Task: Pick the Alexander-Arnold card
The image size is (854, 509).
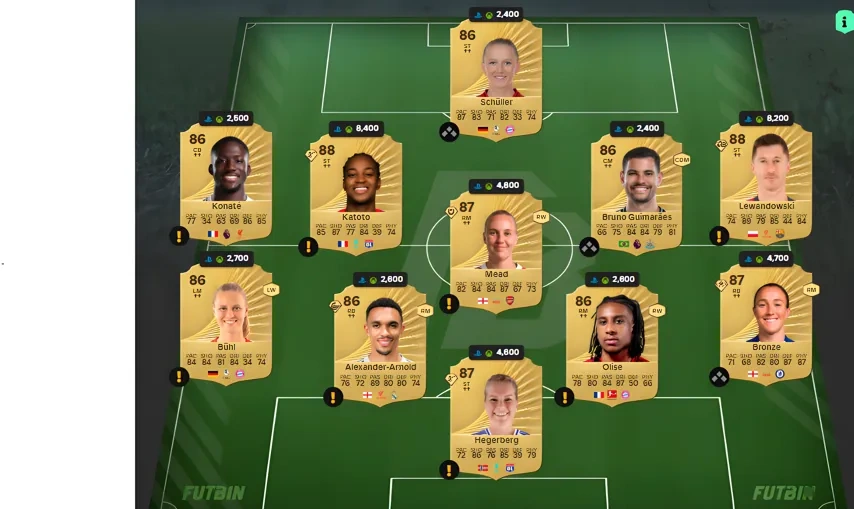Action: click(382, 338)
